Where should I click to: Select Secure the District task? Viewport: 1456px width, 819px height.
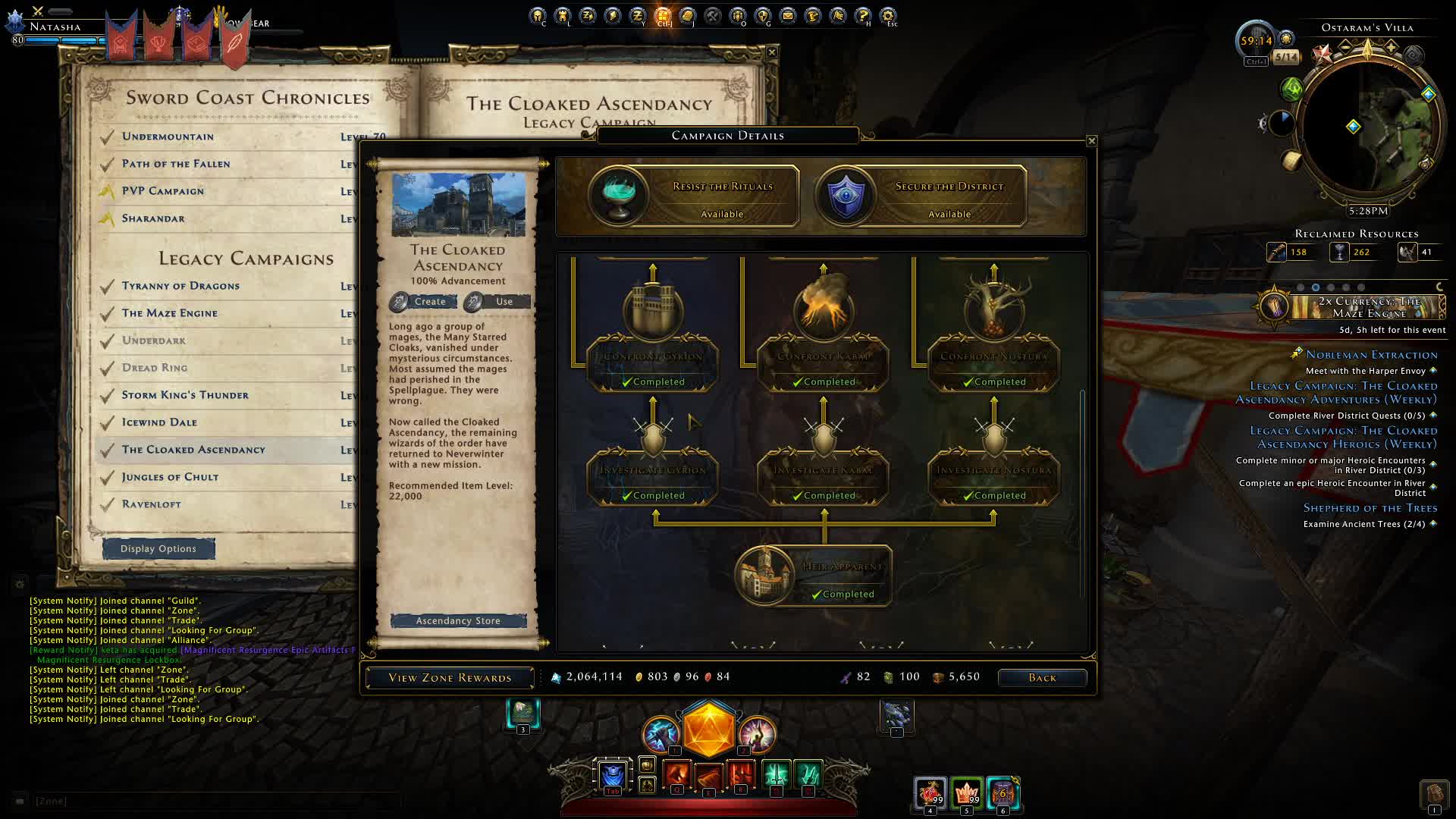[x=921, y=196]
